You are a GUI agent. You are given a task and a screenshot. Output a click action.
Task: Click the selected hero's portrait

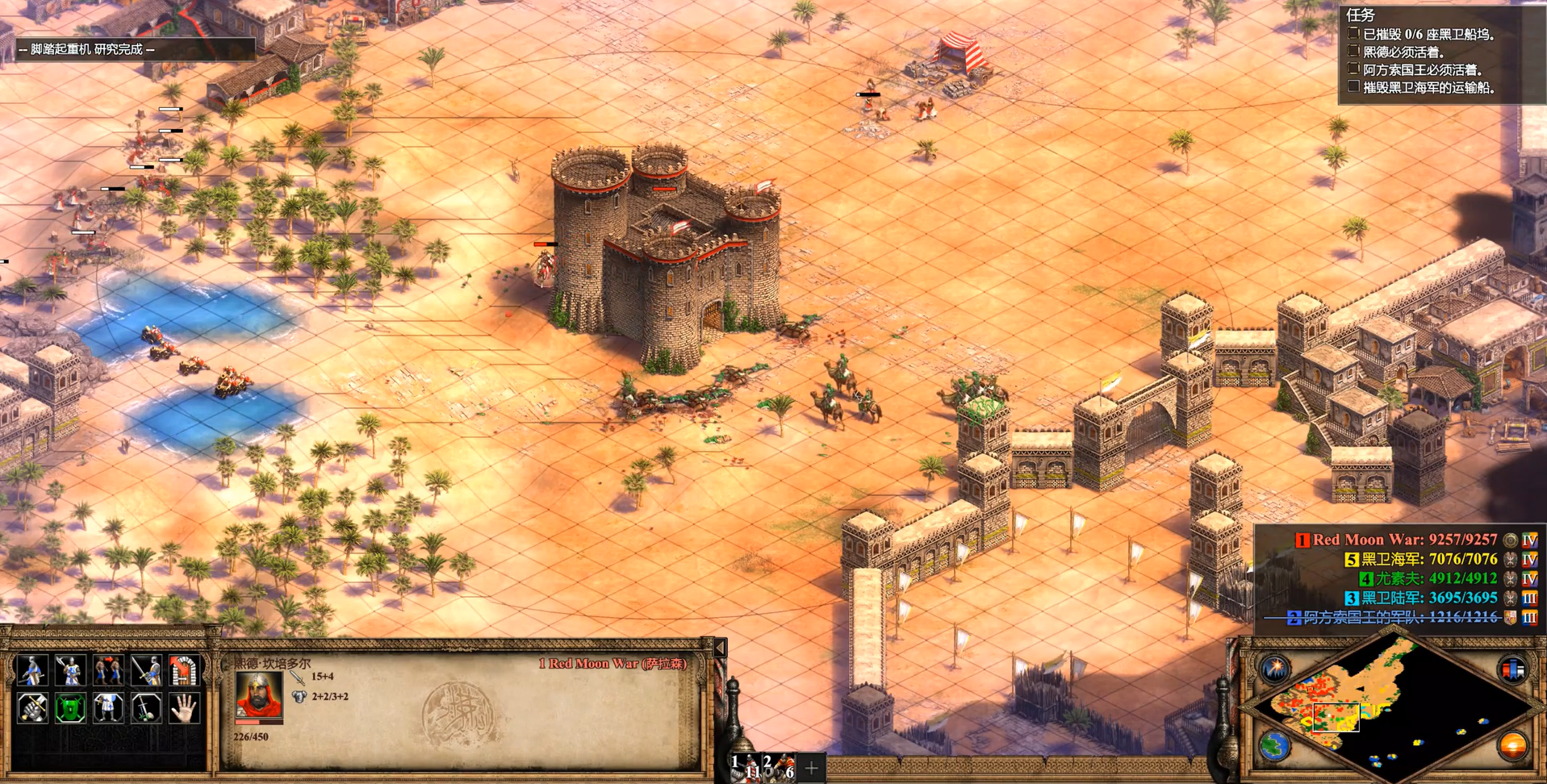coord(258,695)
